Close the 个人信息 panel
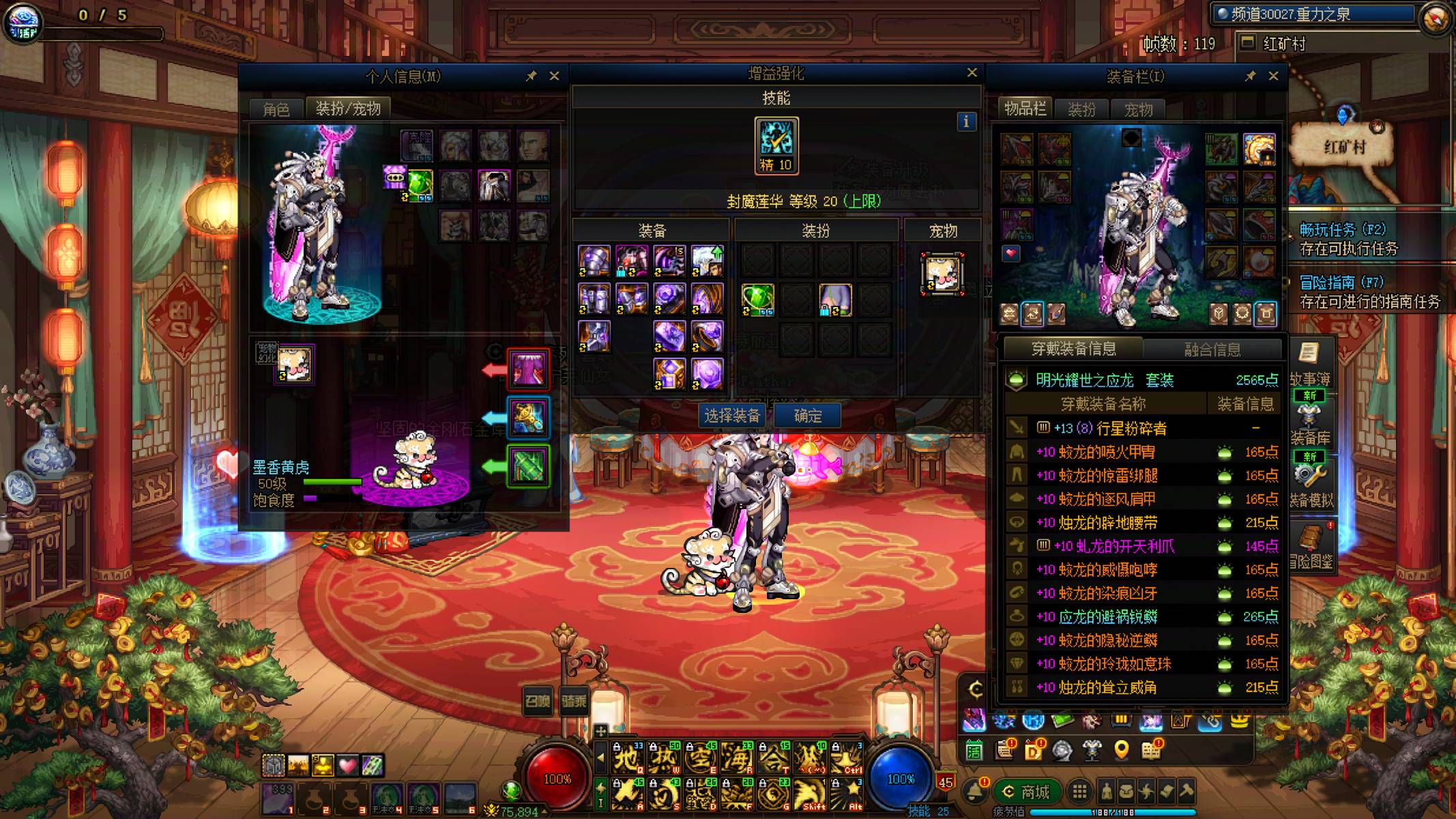The height and width of the screenshot is (819, 1456). click(554, 76)
